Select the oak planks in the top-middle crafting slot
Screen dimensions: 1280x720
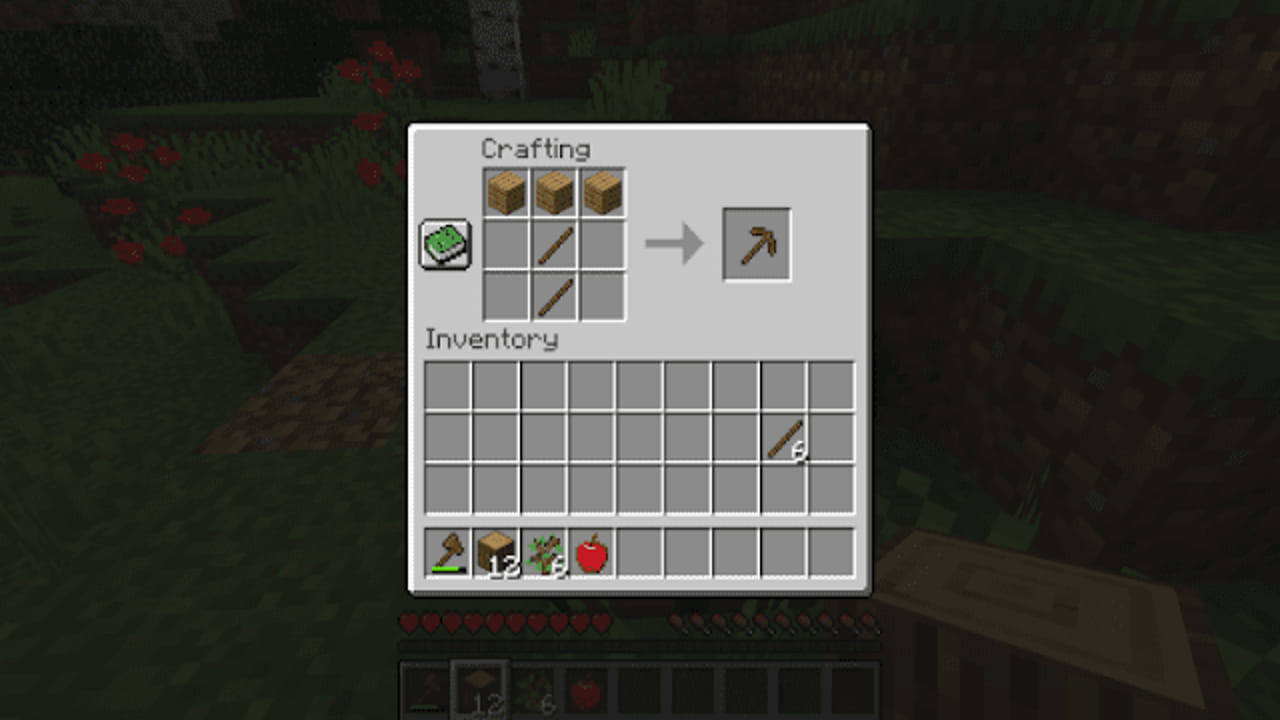[x=555, y=192]
